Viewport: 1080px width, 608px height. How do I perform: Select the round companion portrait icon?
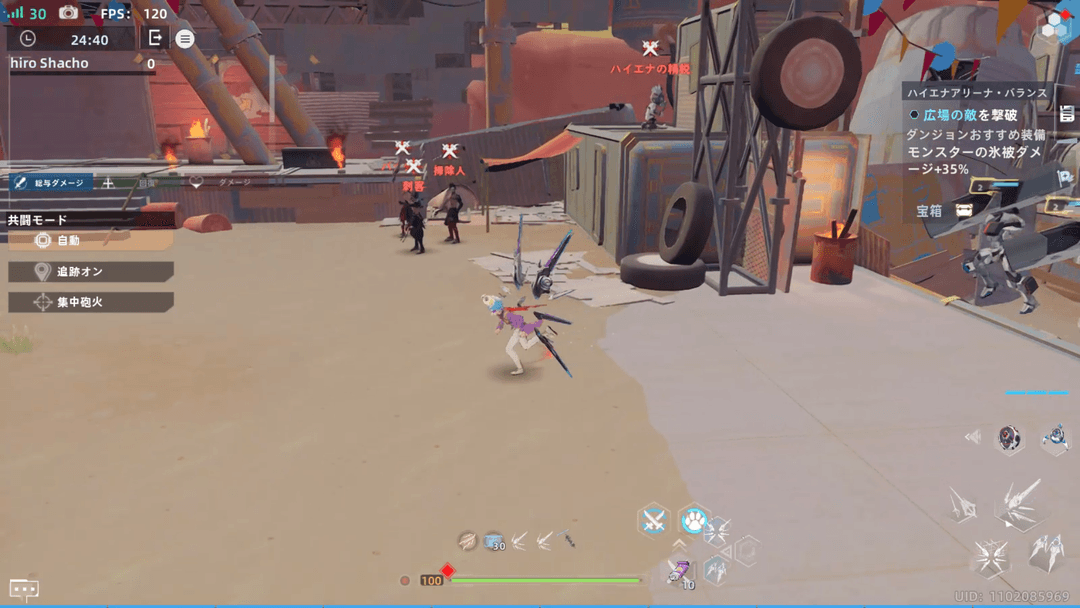tap(1010, 437)
